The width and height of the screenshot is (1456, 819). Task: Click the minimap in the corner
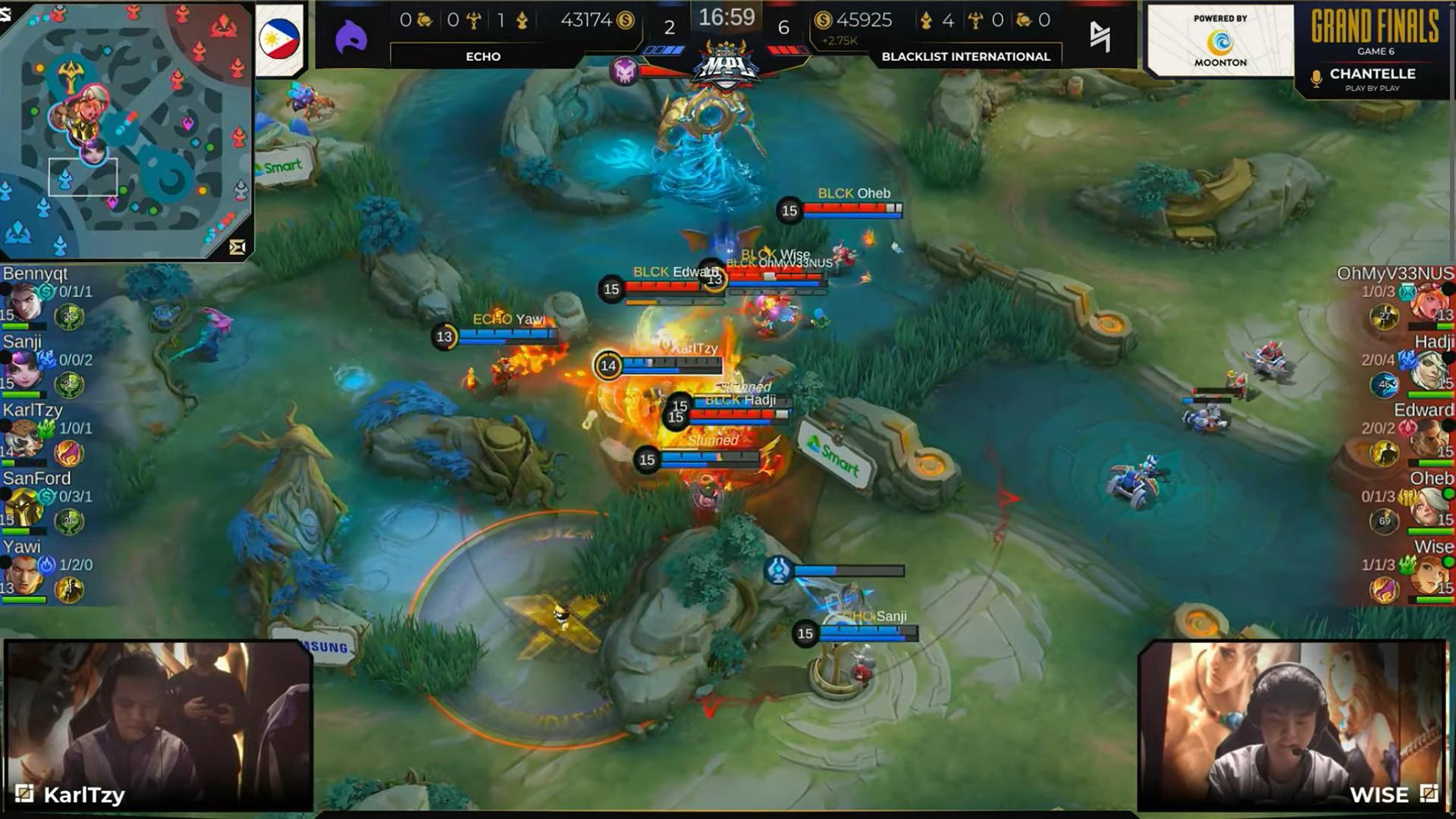coord(126,130)
